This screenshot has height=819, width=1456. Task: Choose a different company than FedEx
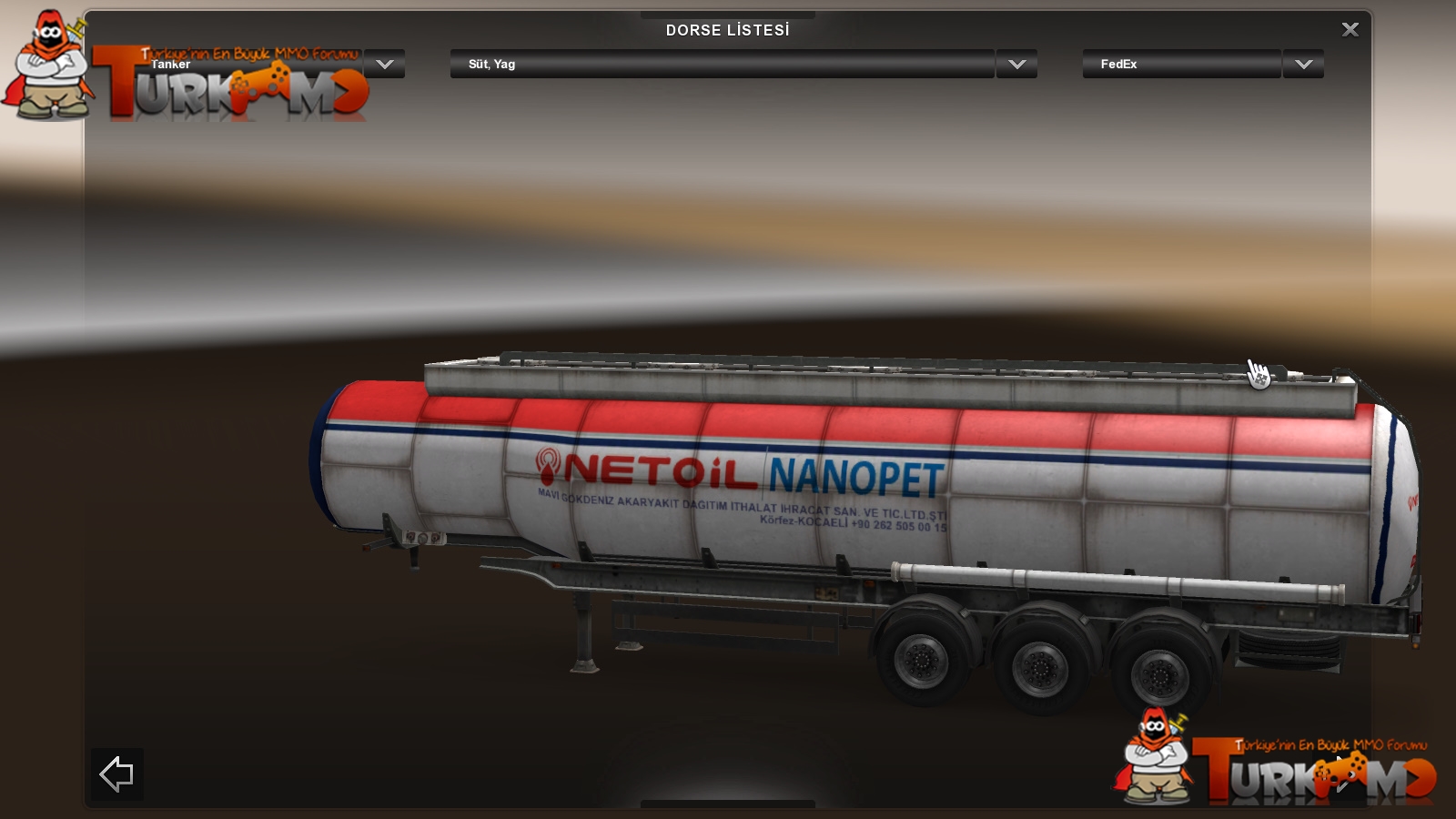(1303, 65)
